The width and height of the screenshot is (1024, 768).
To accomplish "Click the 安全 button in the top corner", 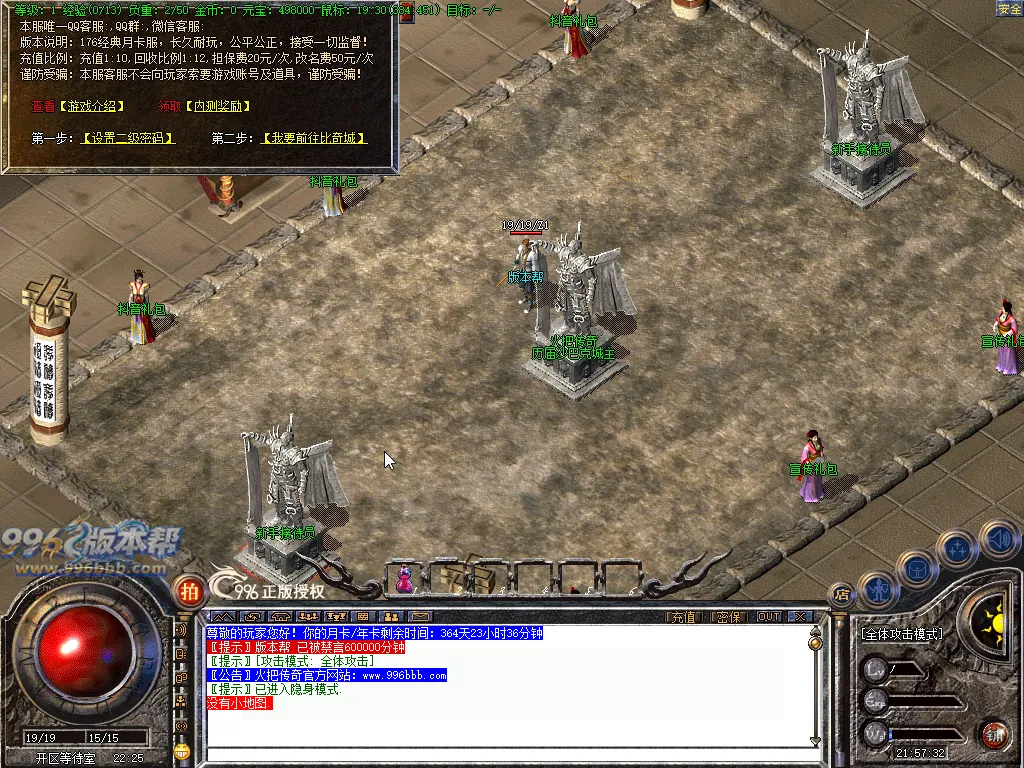I will [x=1009, y=9].
